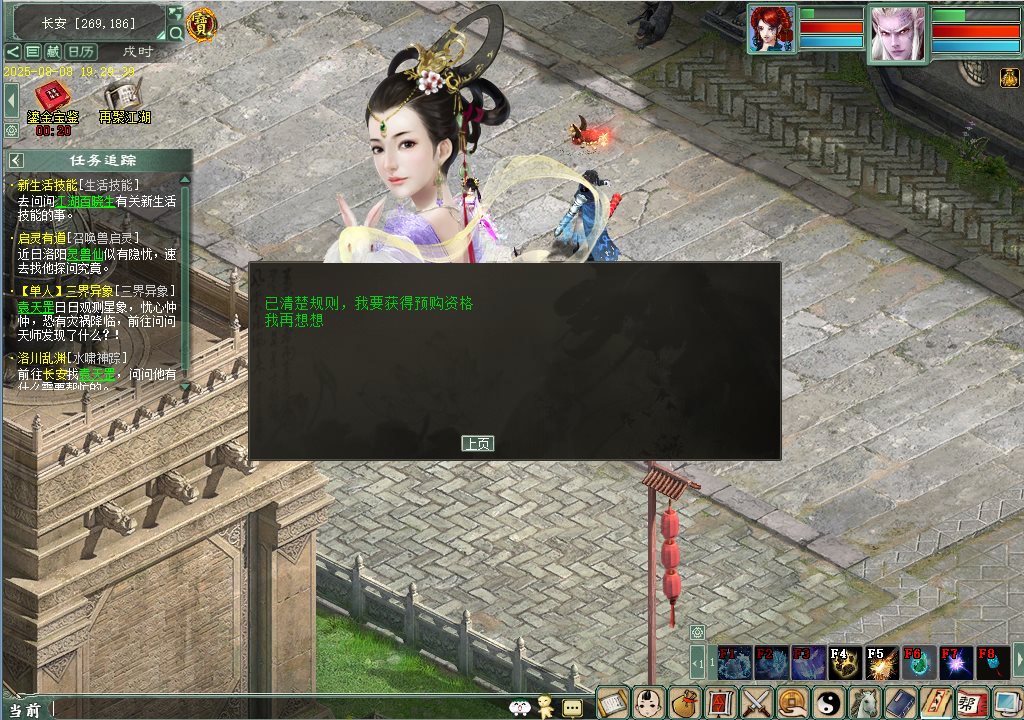1024x720 pixels.
Task: Open the 日历 calendar button
Action: [x=81, y=51]
